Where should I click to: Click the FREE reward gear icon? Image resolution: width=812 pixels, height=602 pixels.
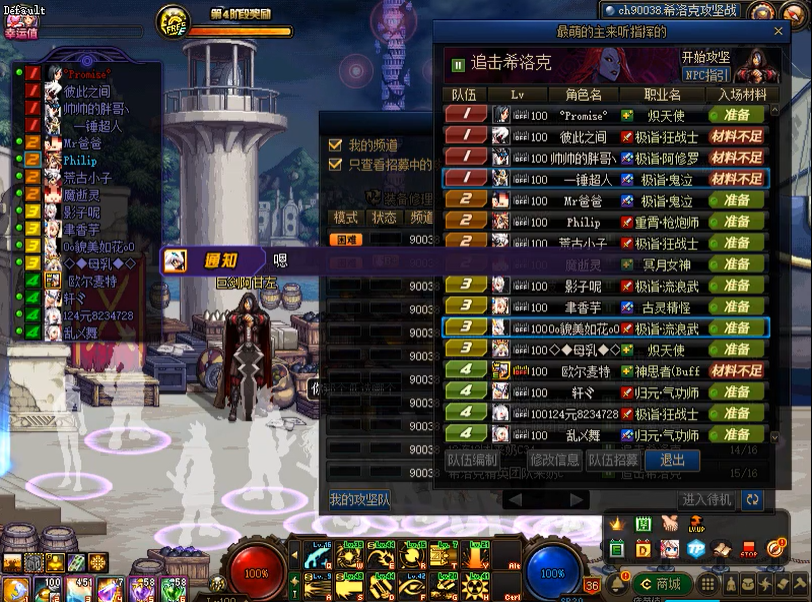click(173, 22)
